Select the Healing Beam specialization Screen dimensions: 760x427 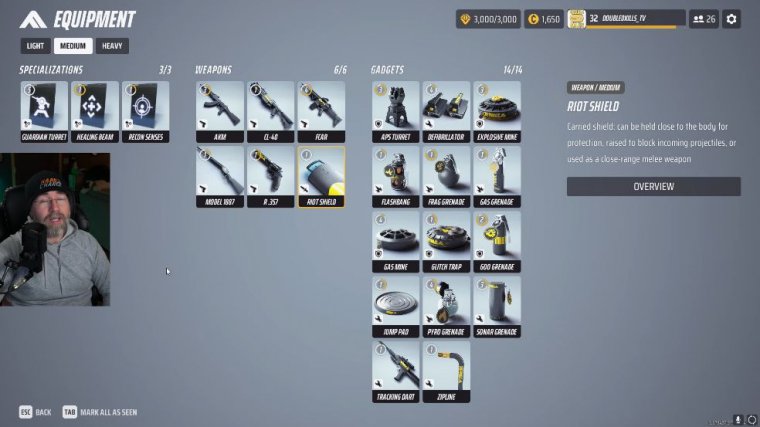[x=95, y=112]
